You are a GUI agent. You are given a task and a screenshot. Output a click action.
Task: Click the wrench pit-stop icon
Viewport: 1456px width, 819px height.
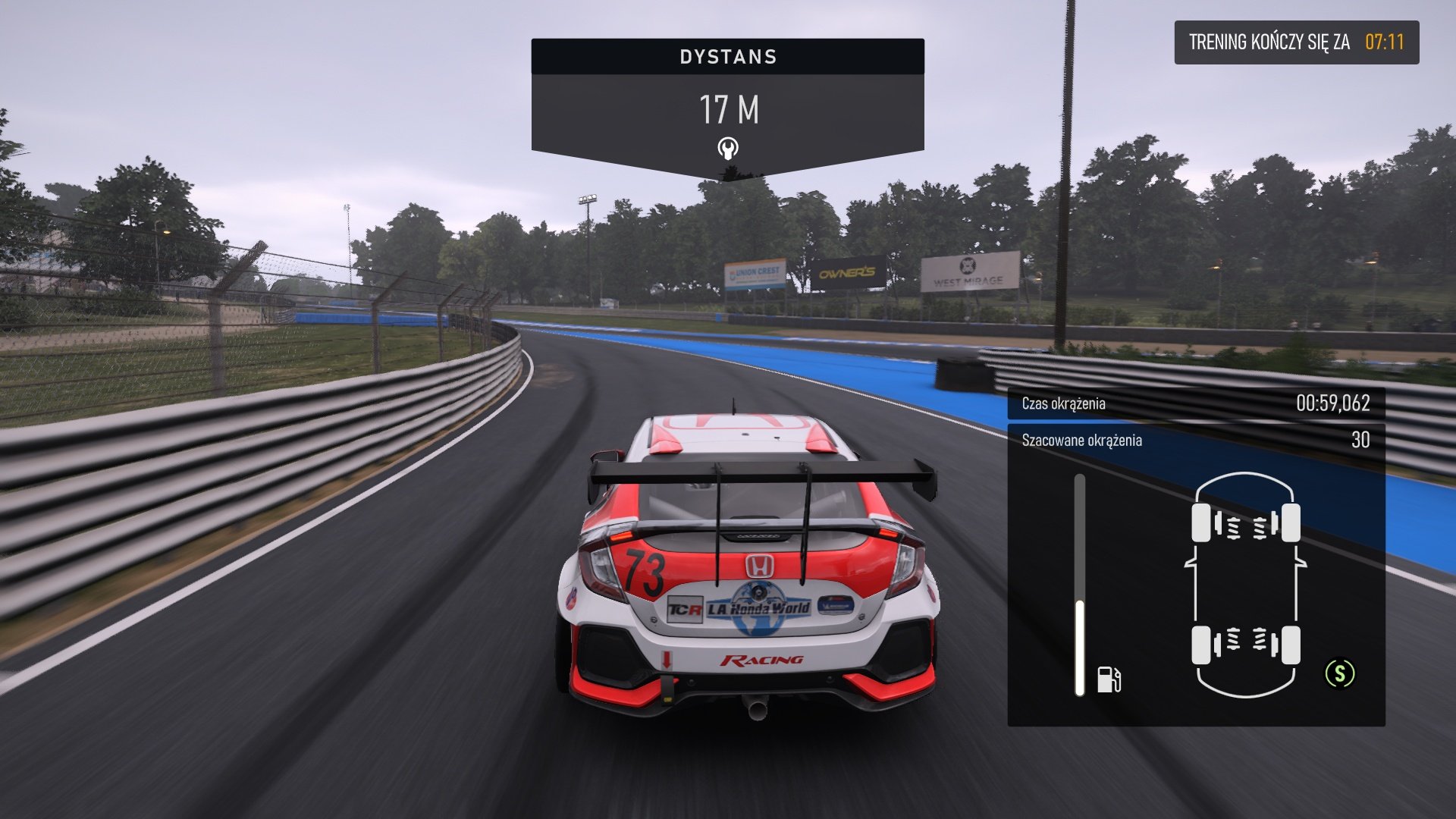pos(728,148)
